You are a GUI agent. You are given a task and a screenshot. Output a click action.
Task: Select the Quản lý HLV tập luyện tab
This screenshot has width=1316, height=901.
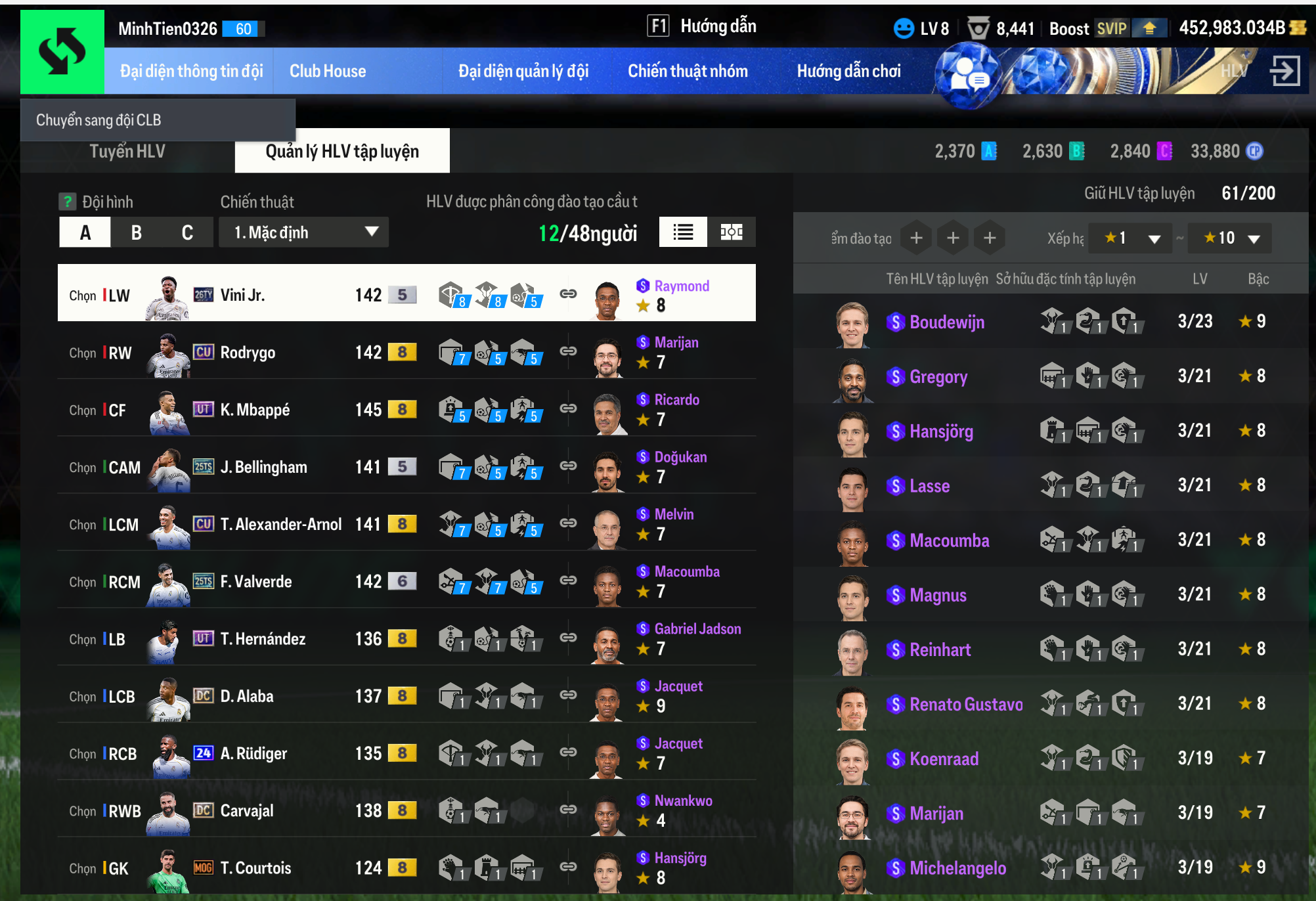(x=341, y=152)
